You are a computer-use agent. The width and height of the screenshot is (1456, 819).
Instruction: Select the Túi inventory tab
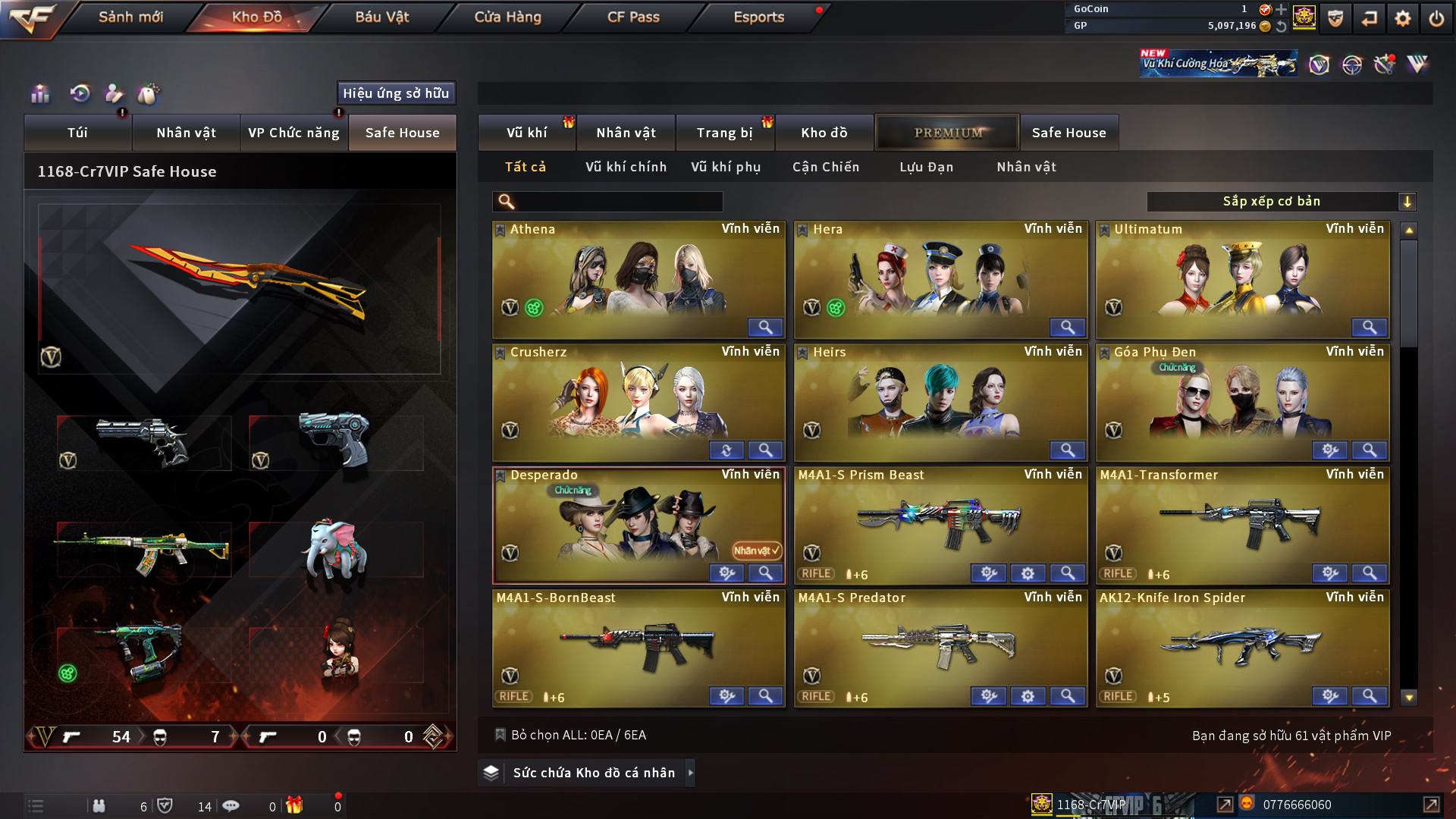pyautogui.click(x=77, y=133)
